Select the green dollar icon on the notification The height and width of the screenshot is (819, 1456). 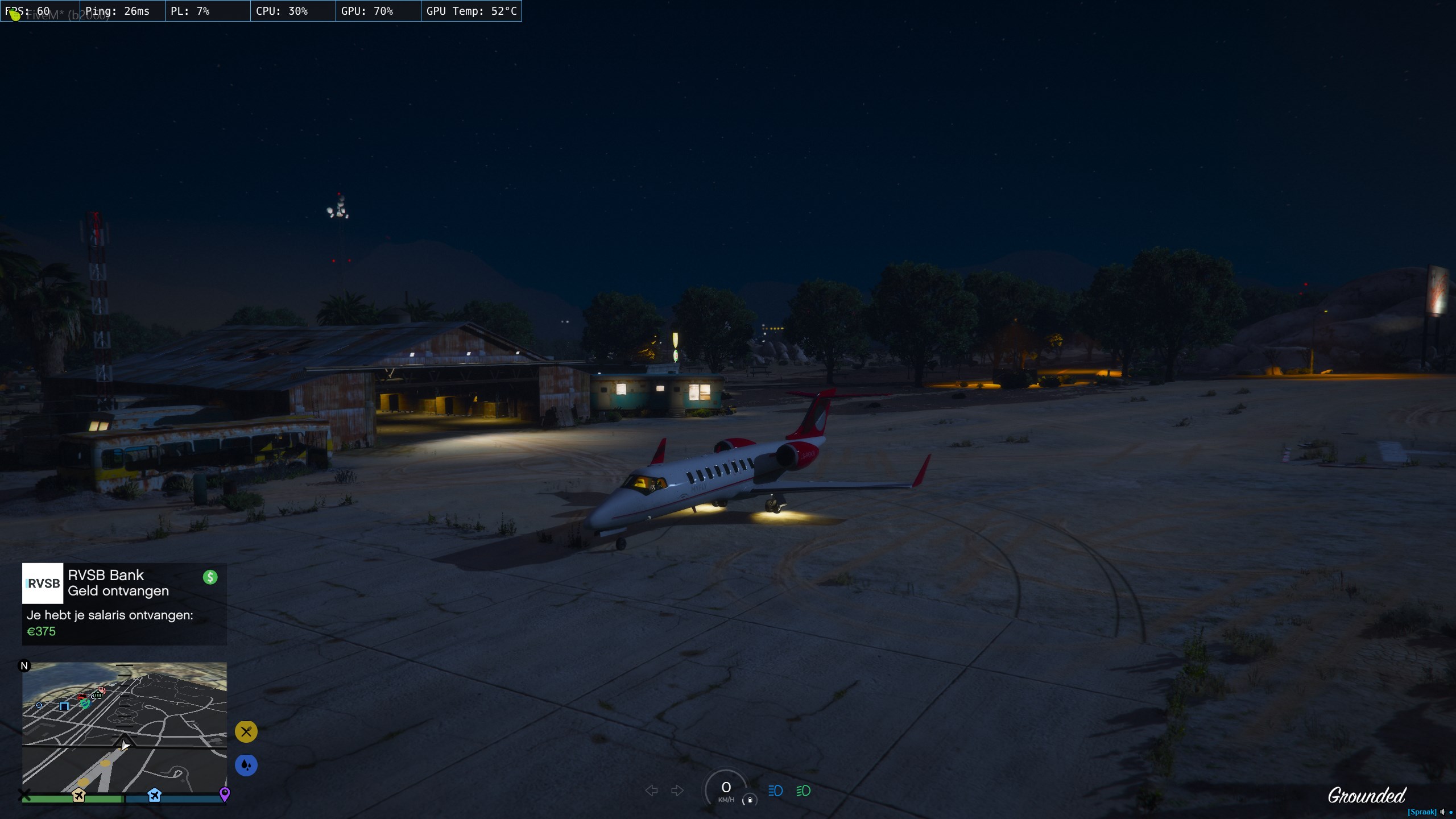pos(210,577)
